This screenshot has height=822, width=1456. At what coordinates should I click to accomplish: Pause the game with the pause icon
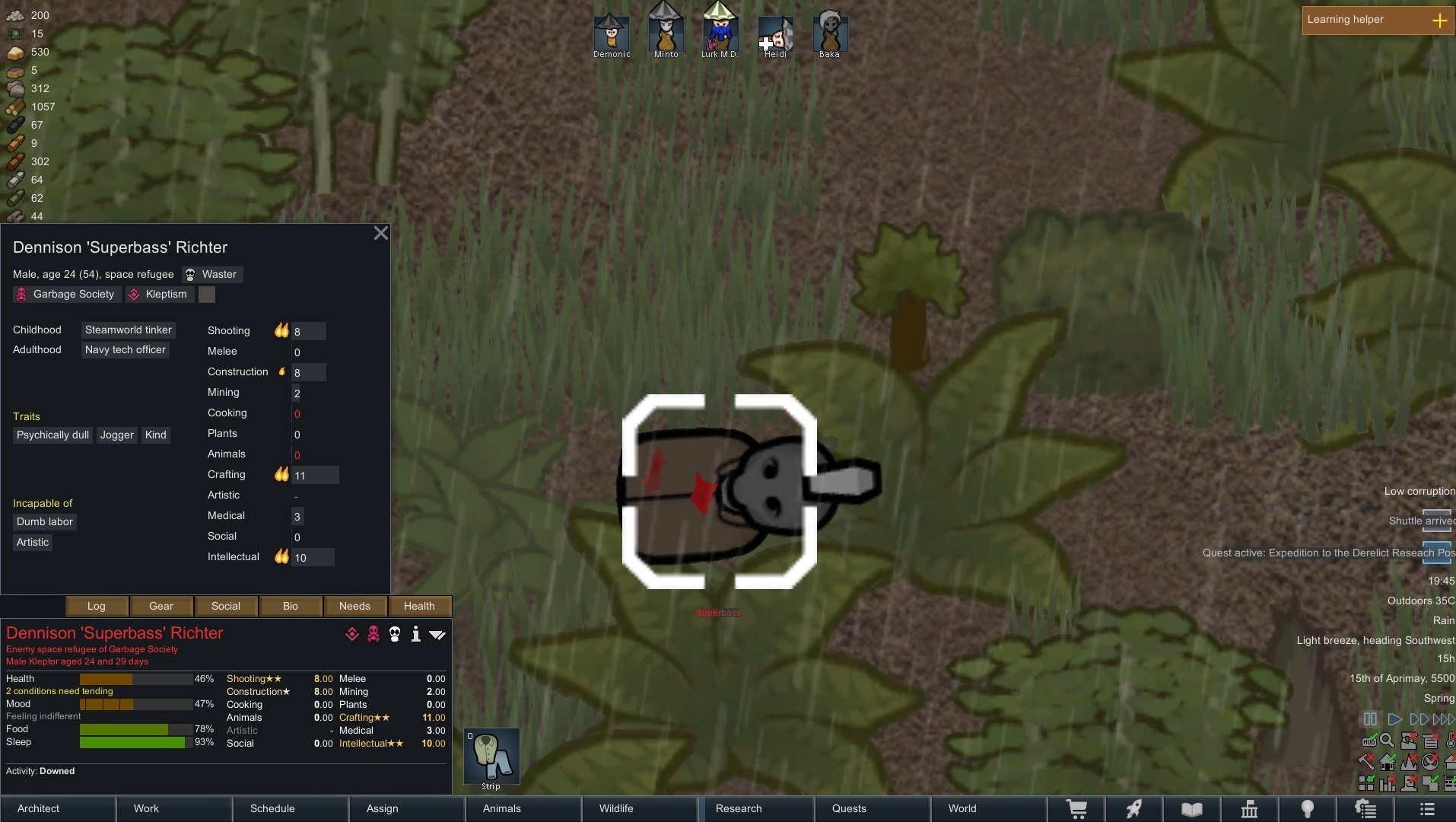[1370, 718]
